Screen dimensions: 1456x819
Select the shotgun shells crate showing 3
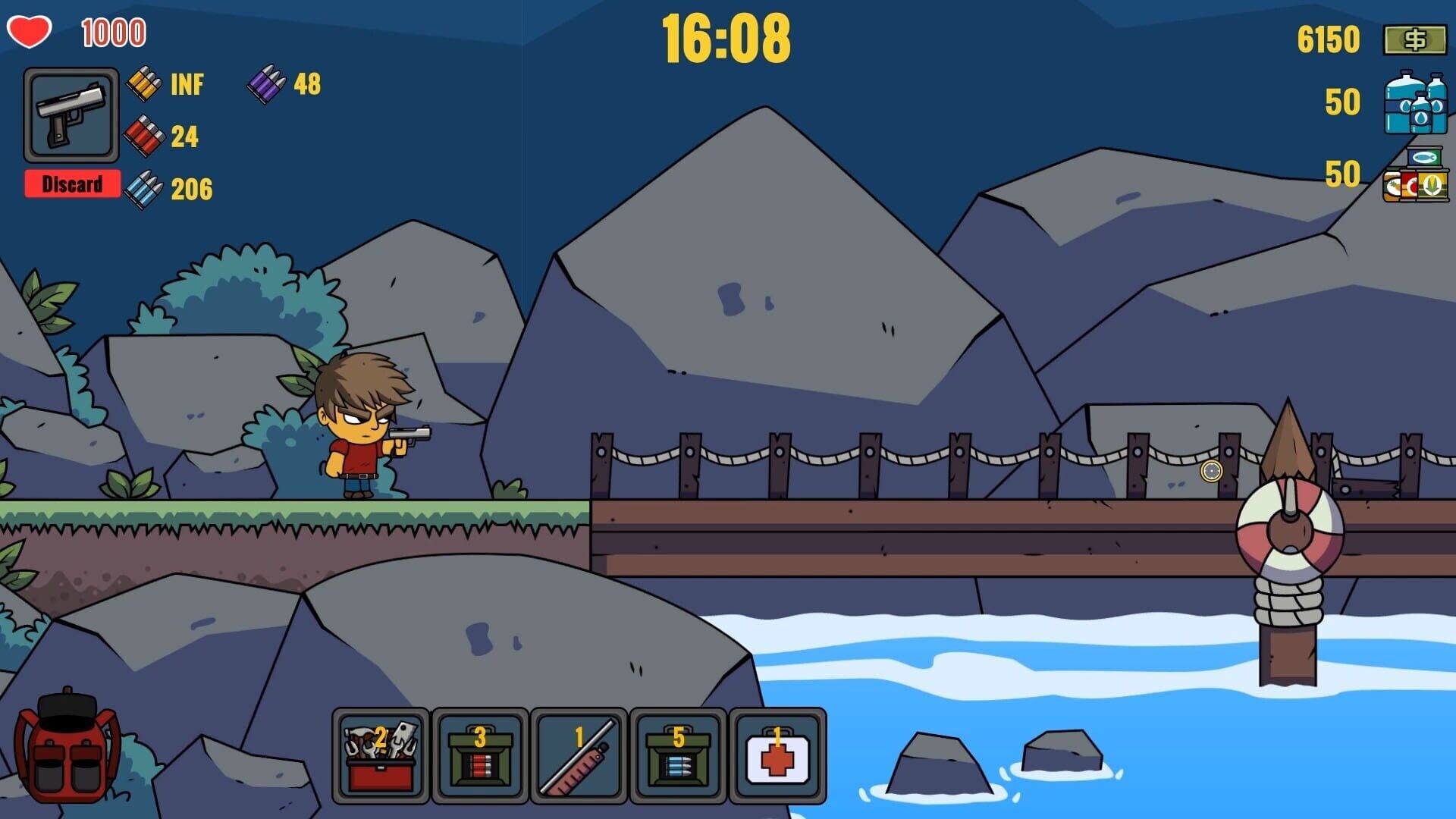(x=481, y=756)
